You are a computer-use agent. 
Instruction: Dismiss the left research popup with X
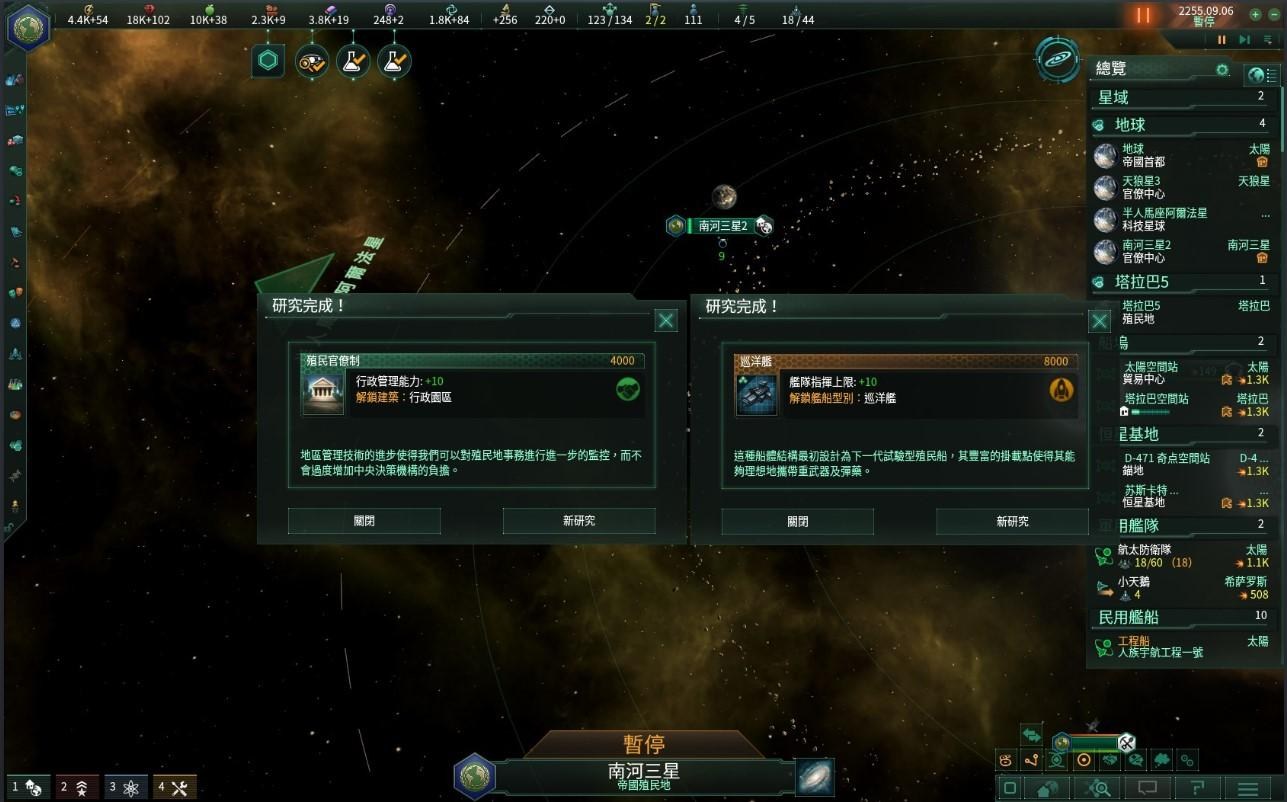[x=666, y=320]
